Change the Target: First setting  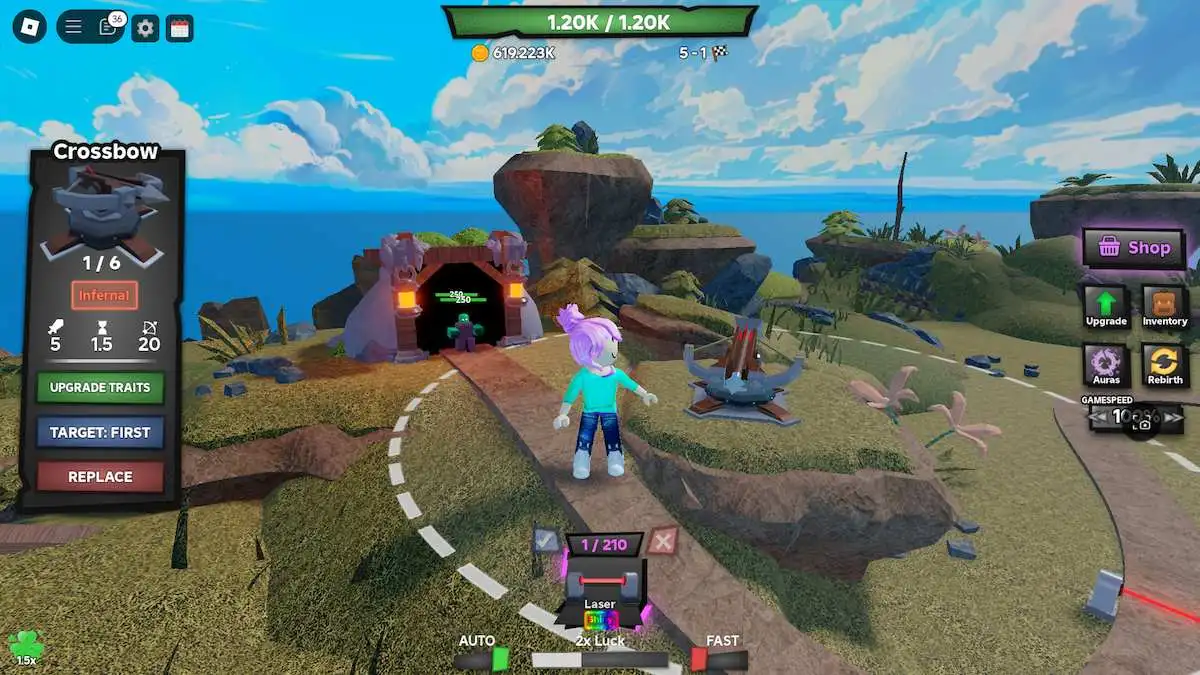coord(100,432)
